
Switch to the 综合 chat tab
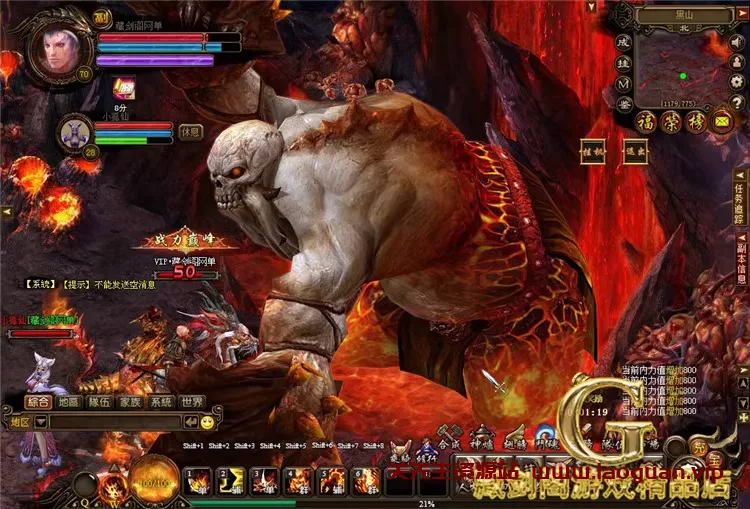pyautogui.click(x=38, y=402)
